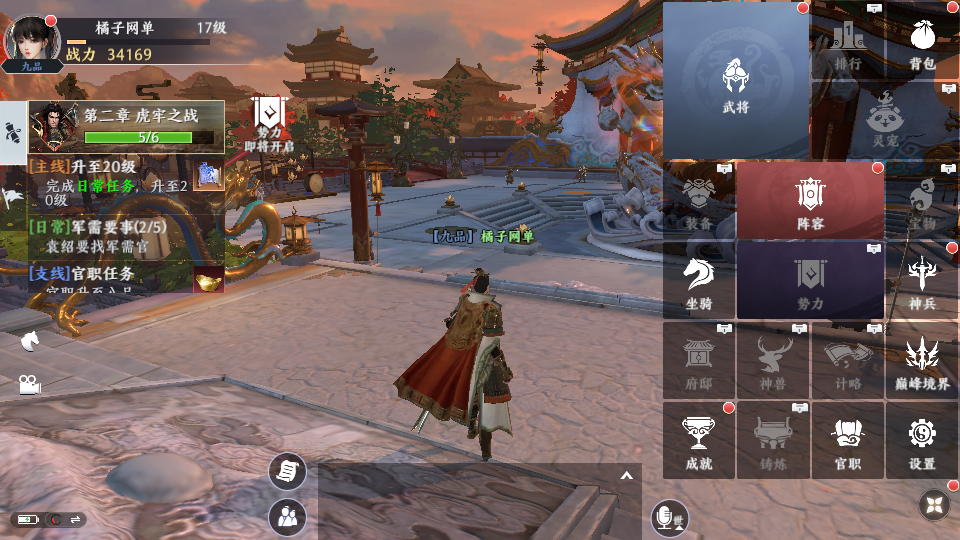Viewport: 960px width, 540px height.
Task: Open the scroll document round button
Action: [287, 471]
